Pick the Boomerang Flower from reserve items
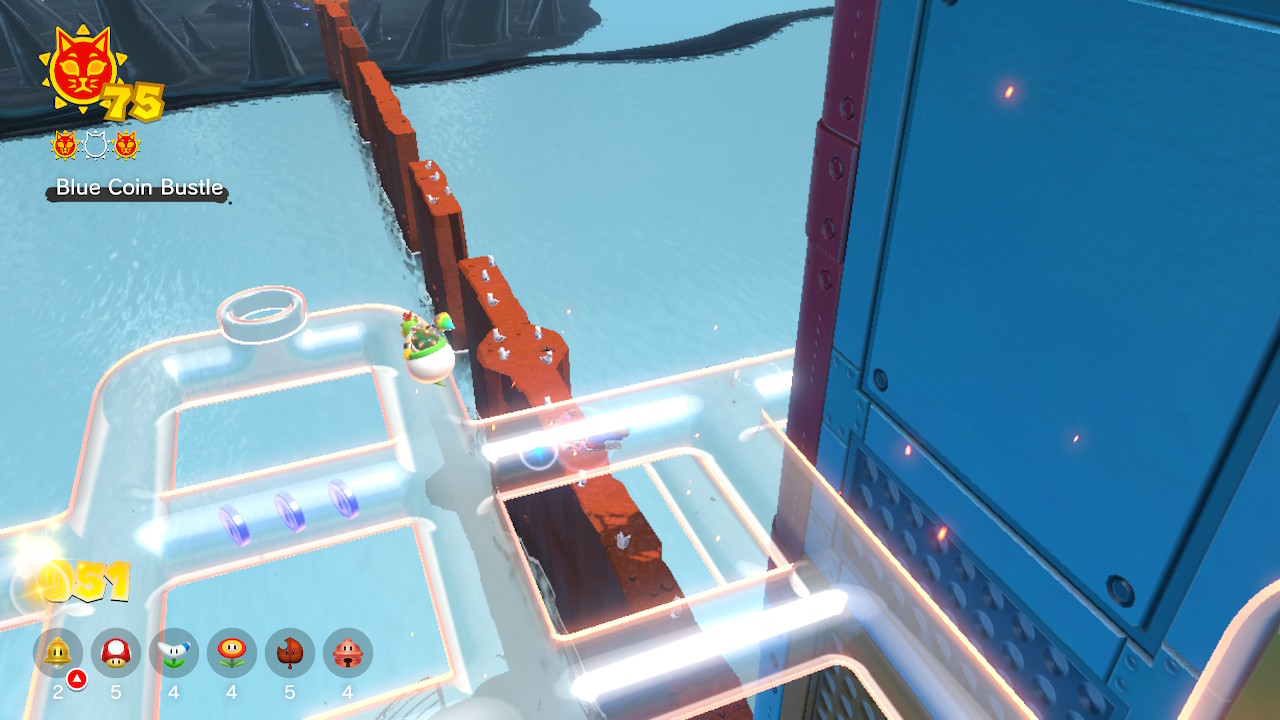 click(174, 654)
